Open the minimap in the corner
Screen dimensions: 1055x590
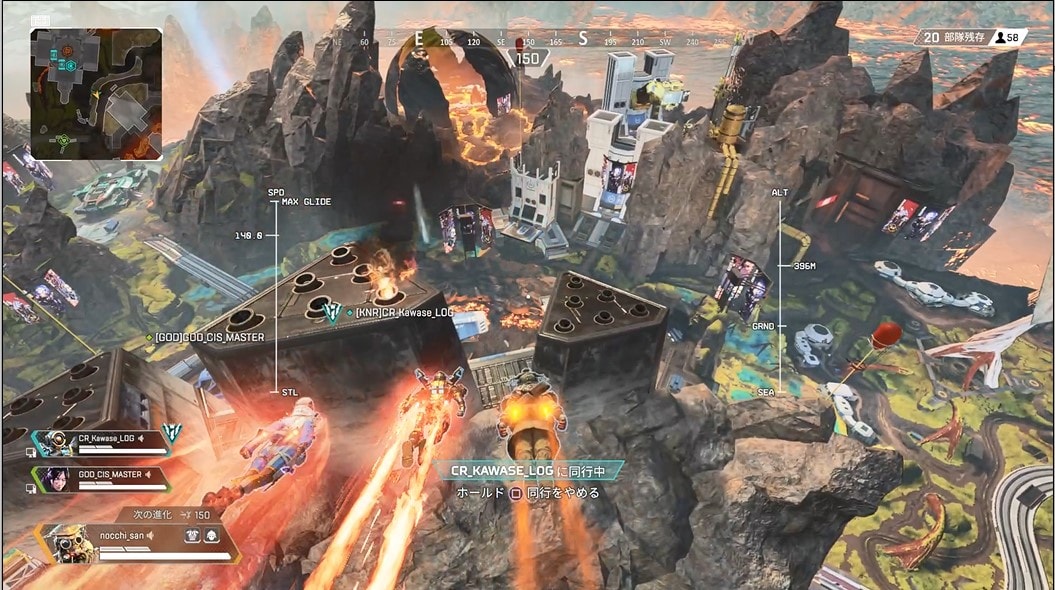click(96, 93)
